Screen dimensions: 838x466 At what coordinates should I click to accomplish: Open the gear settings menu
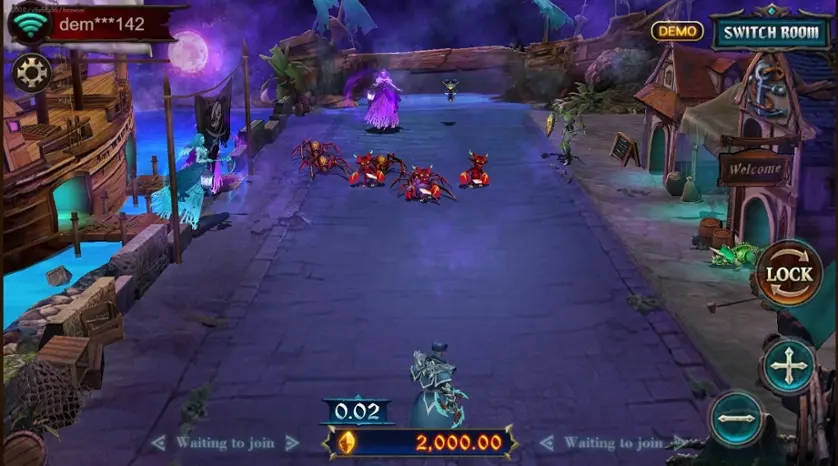(32, 73)
